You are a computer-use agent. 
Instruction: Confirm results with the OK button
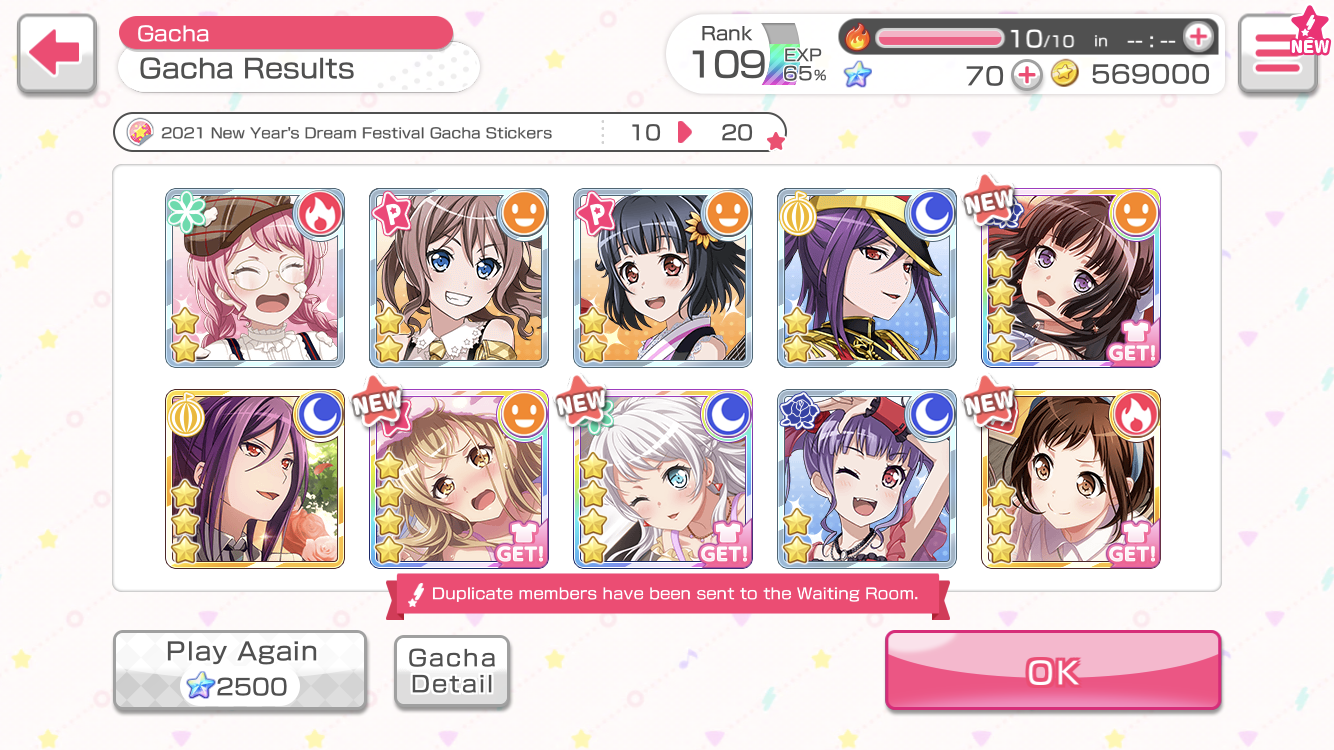pyautogui.click(x=1053, y=671)
